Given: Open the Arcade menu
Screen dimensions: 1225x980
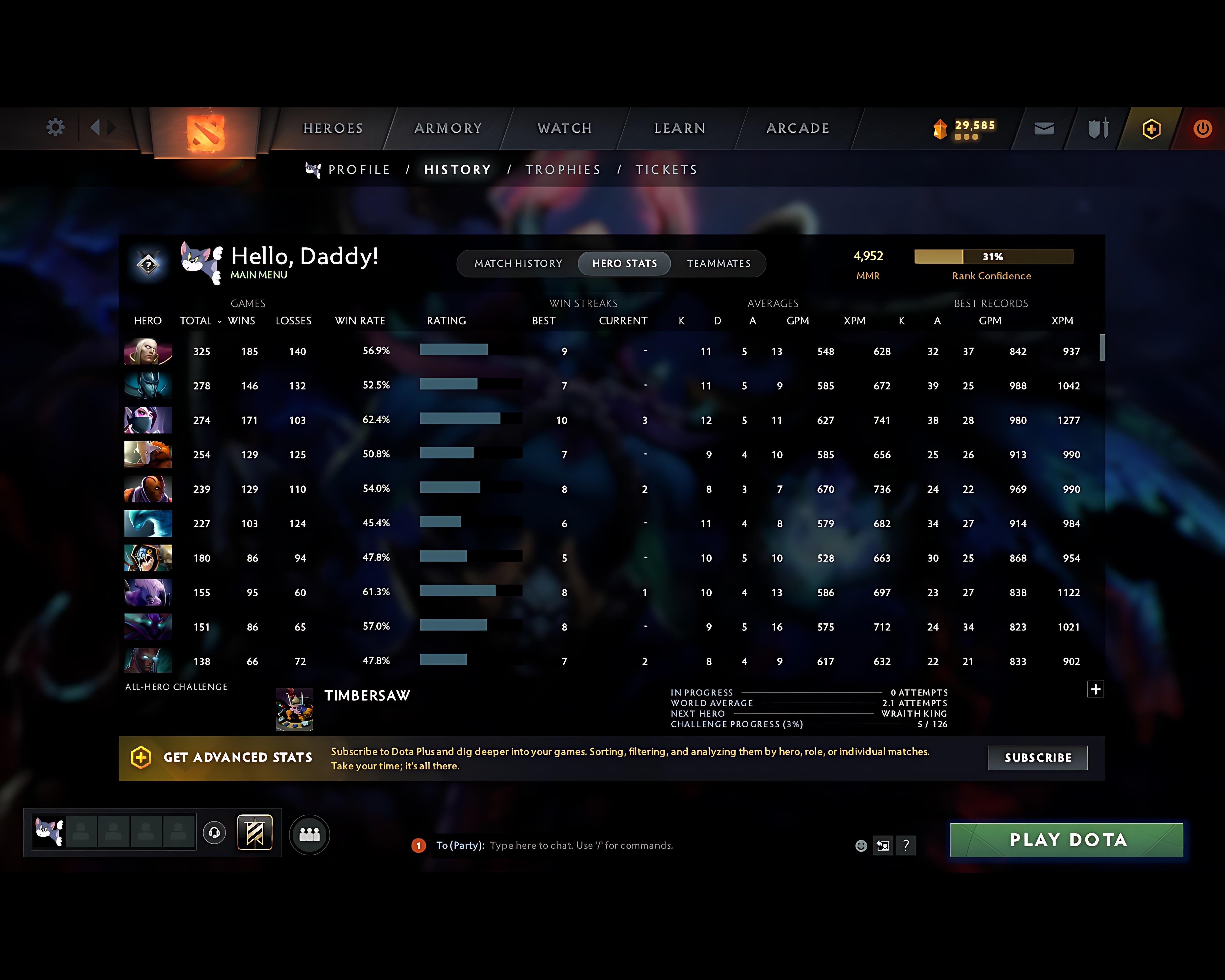Looking at the screenshot, I should 797,128.
